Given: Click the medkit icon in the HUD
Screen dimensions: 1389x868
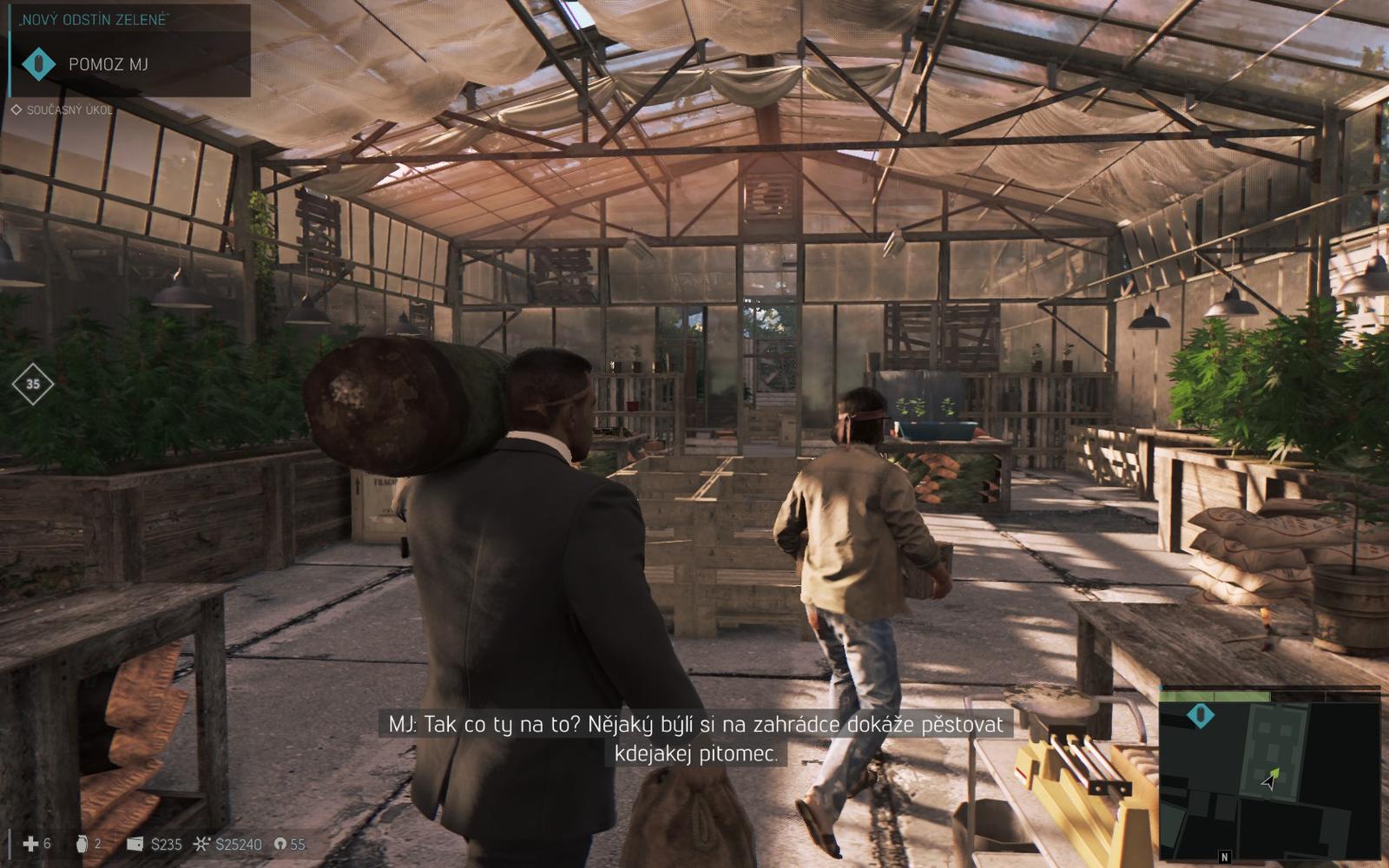Looking at the screenshot, I should pos(30,844).
